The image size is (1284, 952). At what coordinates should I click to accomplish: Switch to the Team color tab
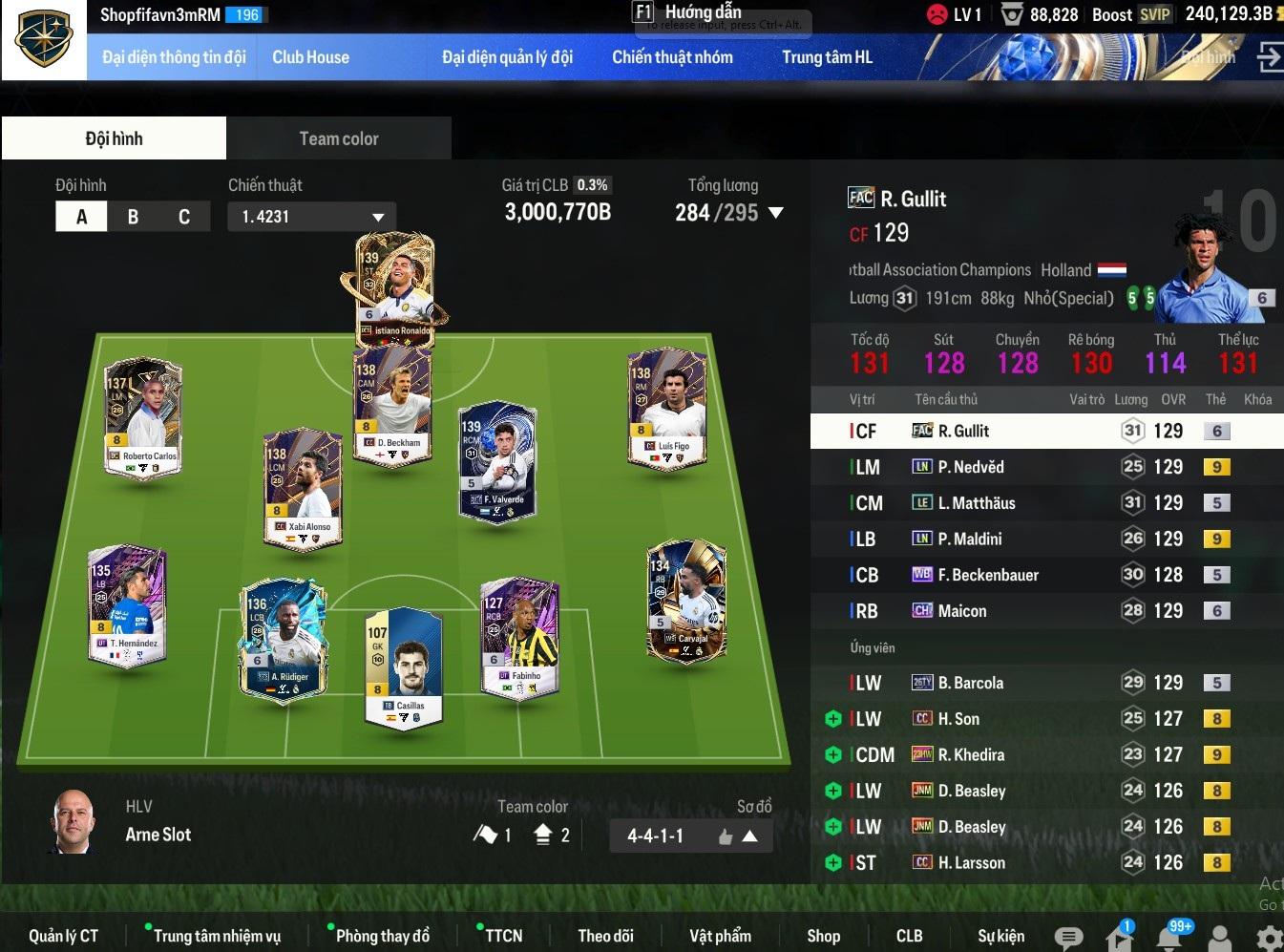point(338,138)
